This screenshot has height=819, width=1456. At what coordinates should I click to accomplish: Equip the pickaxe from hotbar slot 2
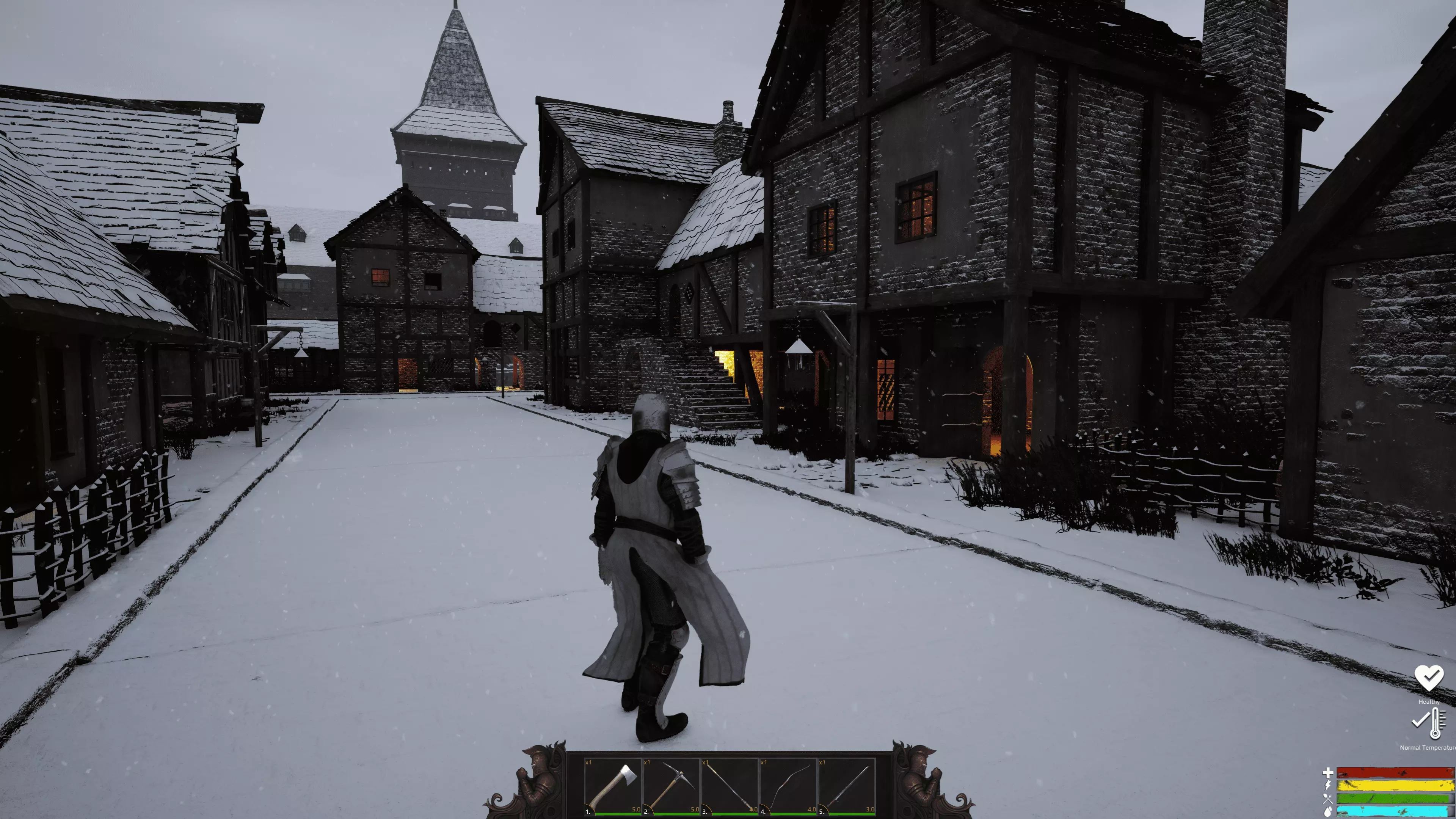672,786
